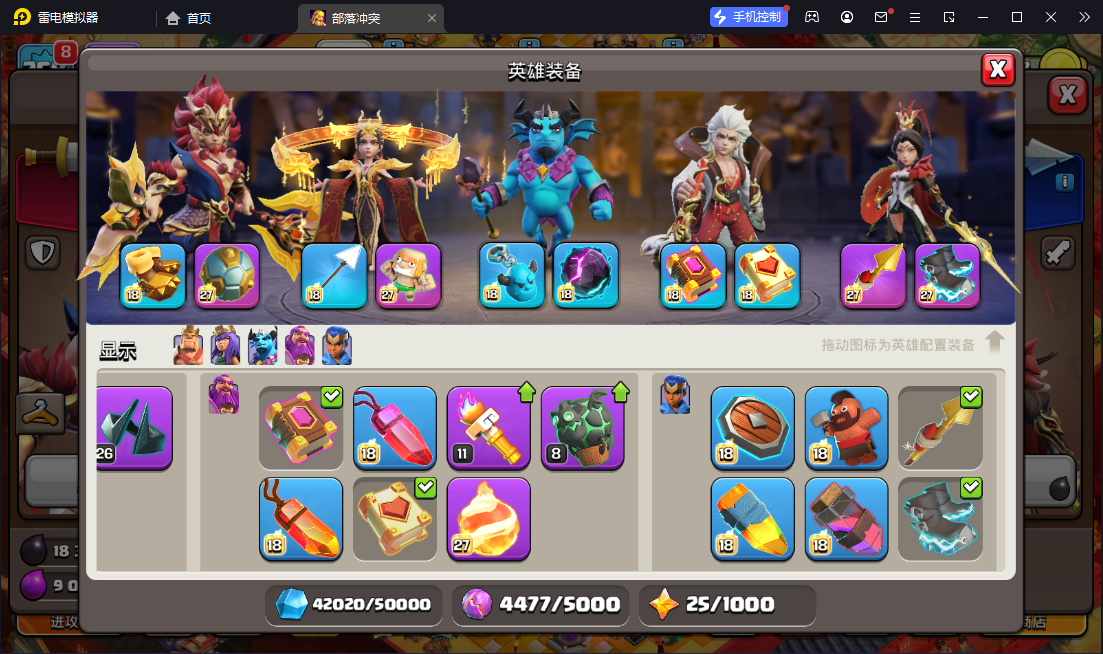1103x654 pixels.
Task: Select the hog rider puppet equipment
Action: tap(846, 428)
